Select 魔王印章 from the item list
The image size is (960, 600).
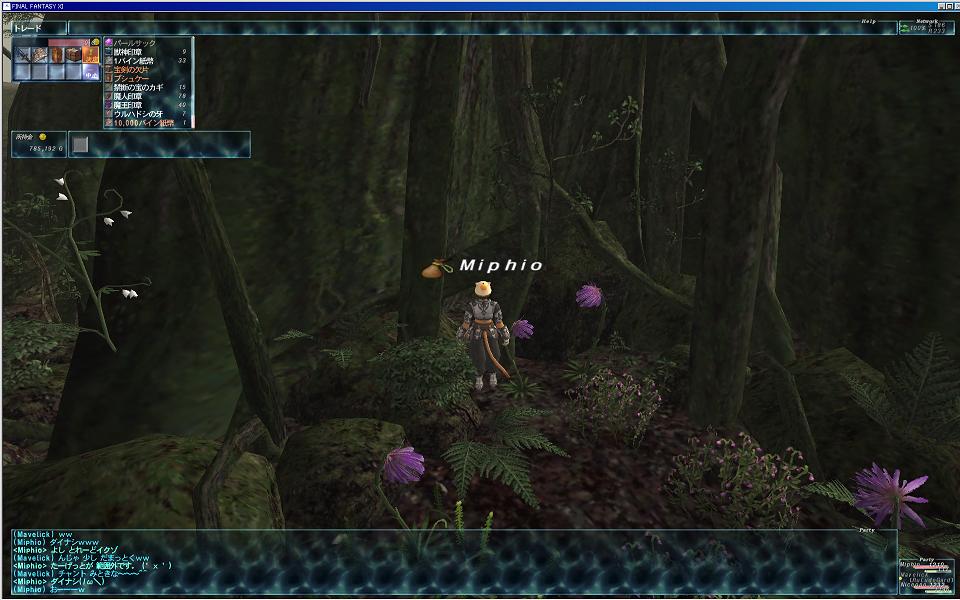[x=135, y=105]
